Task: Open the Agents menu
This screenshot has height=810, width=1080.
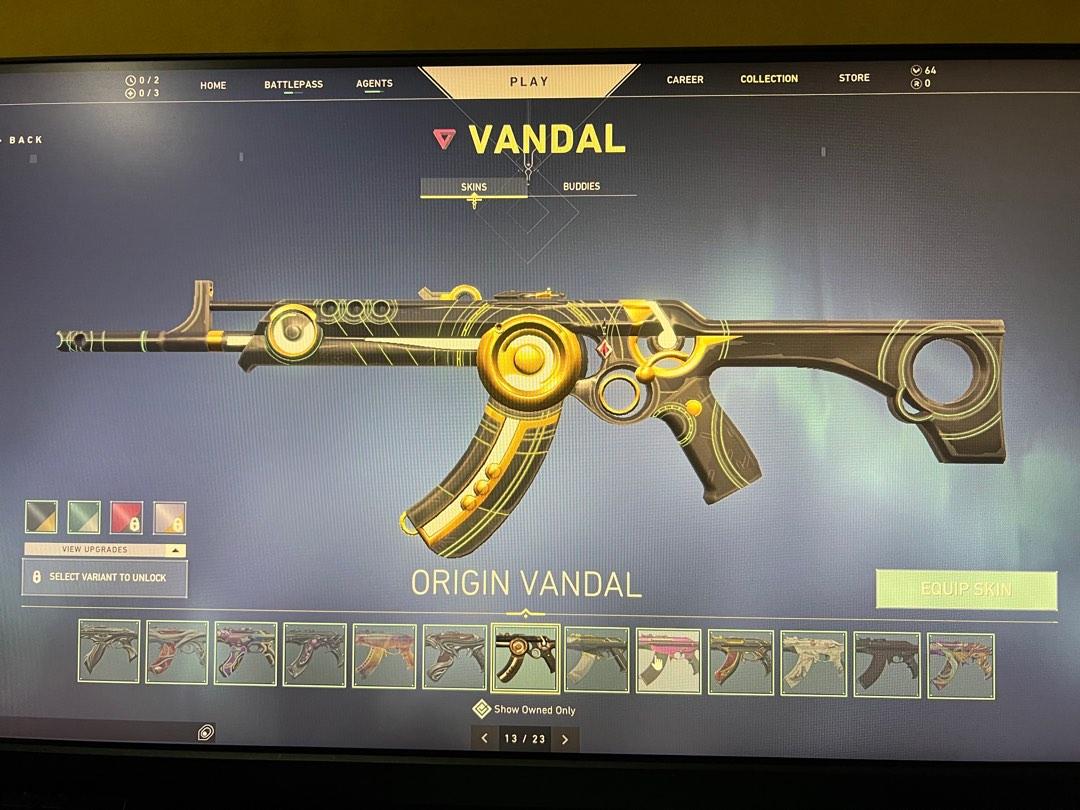Action: (x=374, y=83)
